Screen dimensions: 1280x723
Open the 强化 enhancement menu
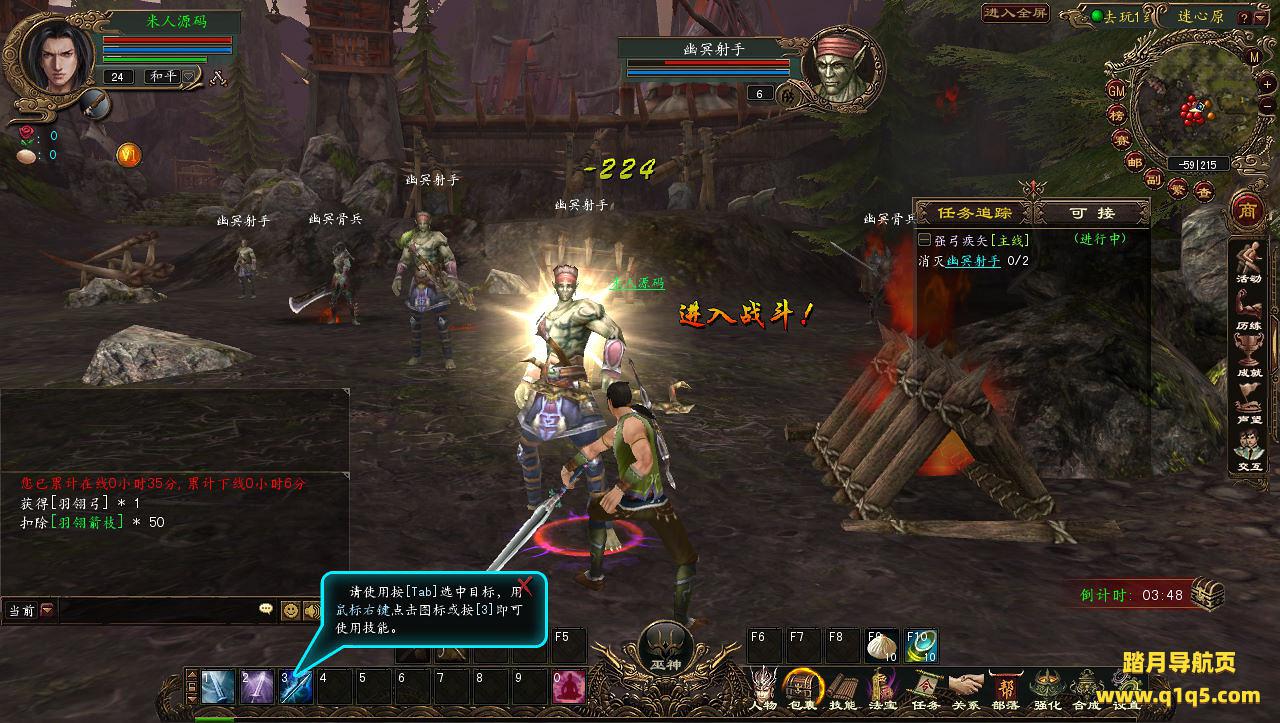1047,688
